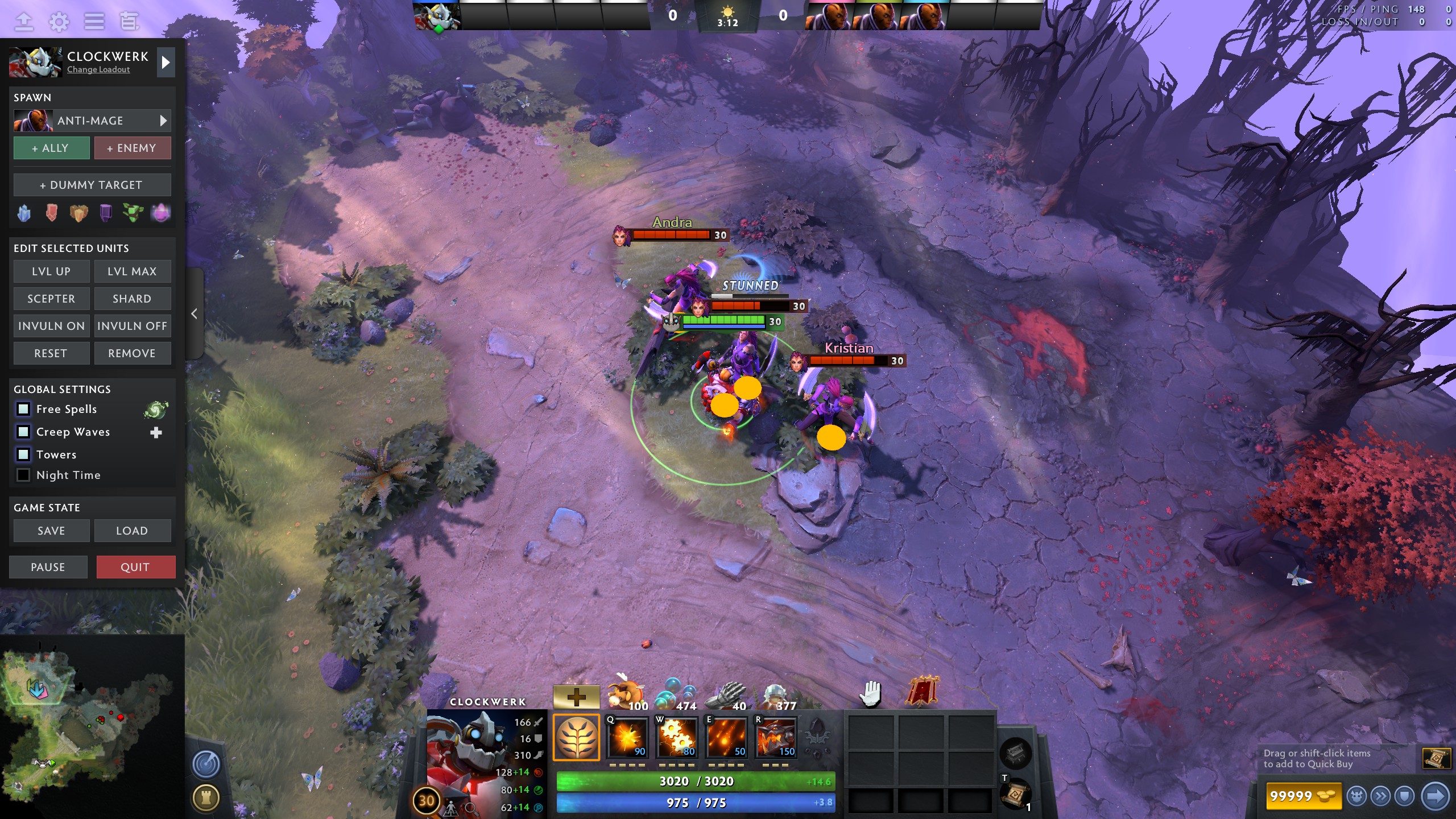Open Clockwerk's talent tree
1456x819 pixels.
[x=577, y=739]
